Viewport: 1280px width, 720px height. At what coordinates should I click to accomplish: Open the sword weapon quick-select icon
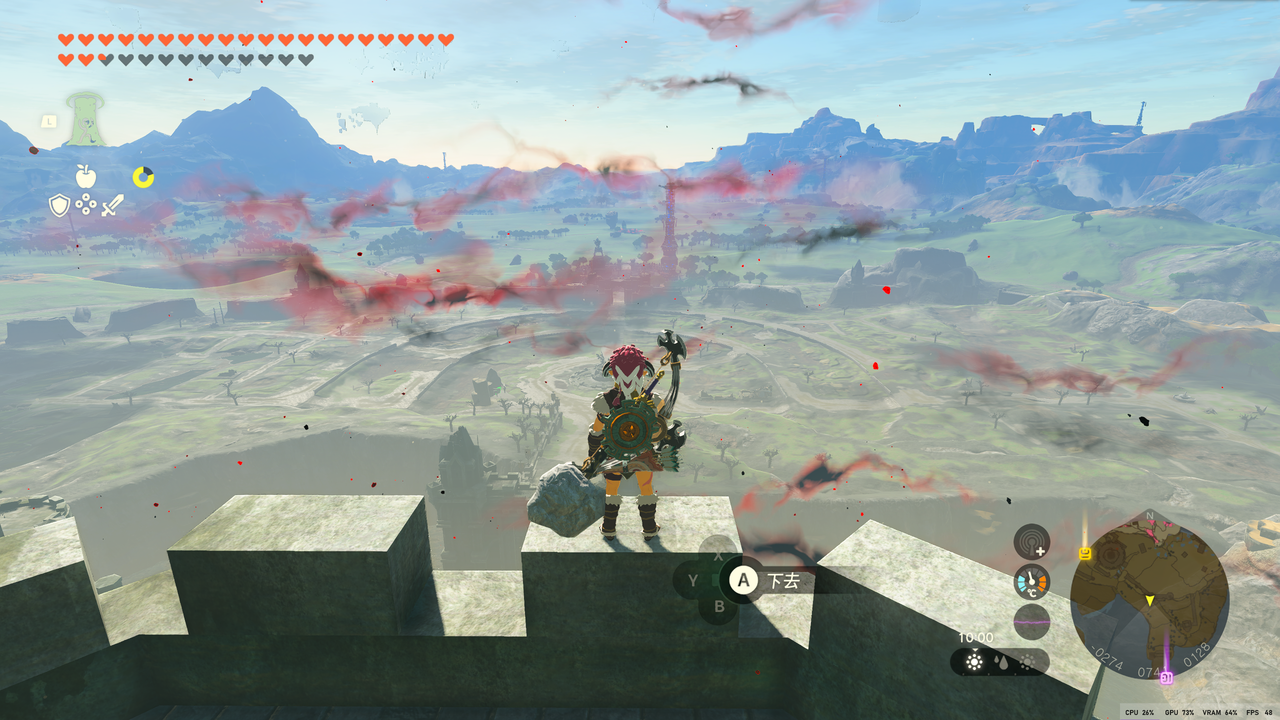tap(113, 205)
